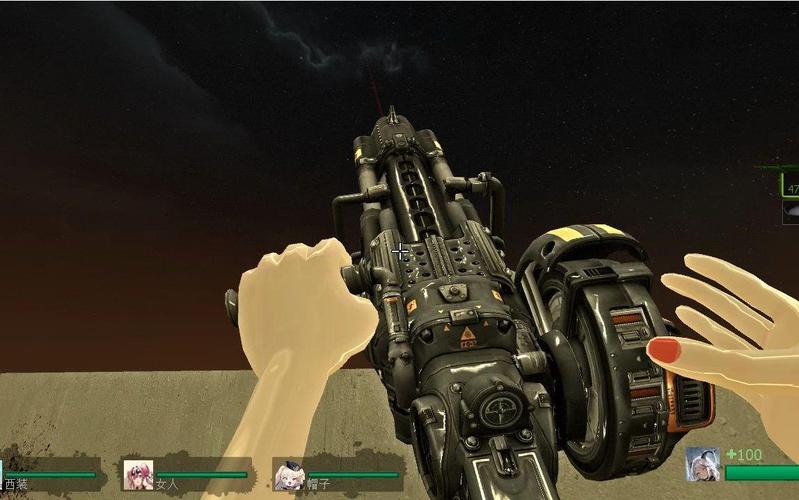Choose the green-outlined weapon slot
This screenshot has width=799, height=500.
click(791, 186)
